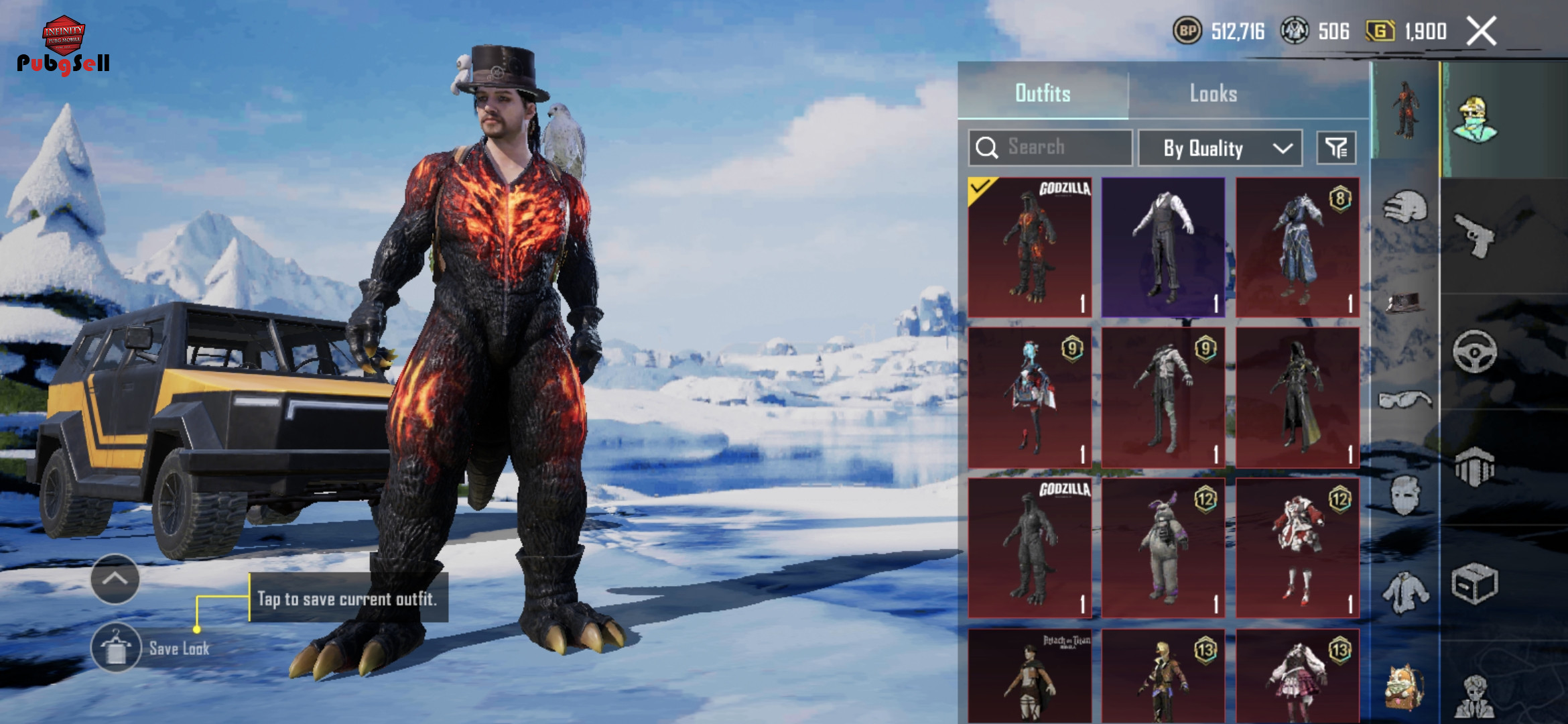Open the glasses category

click(1404, 400)
